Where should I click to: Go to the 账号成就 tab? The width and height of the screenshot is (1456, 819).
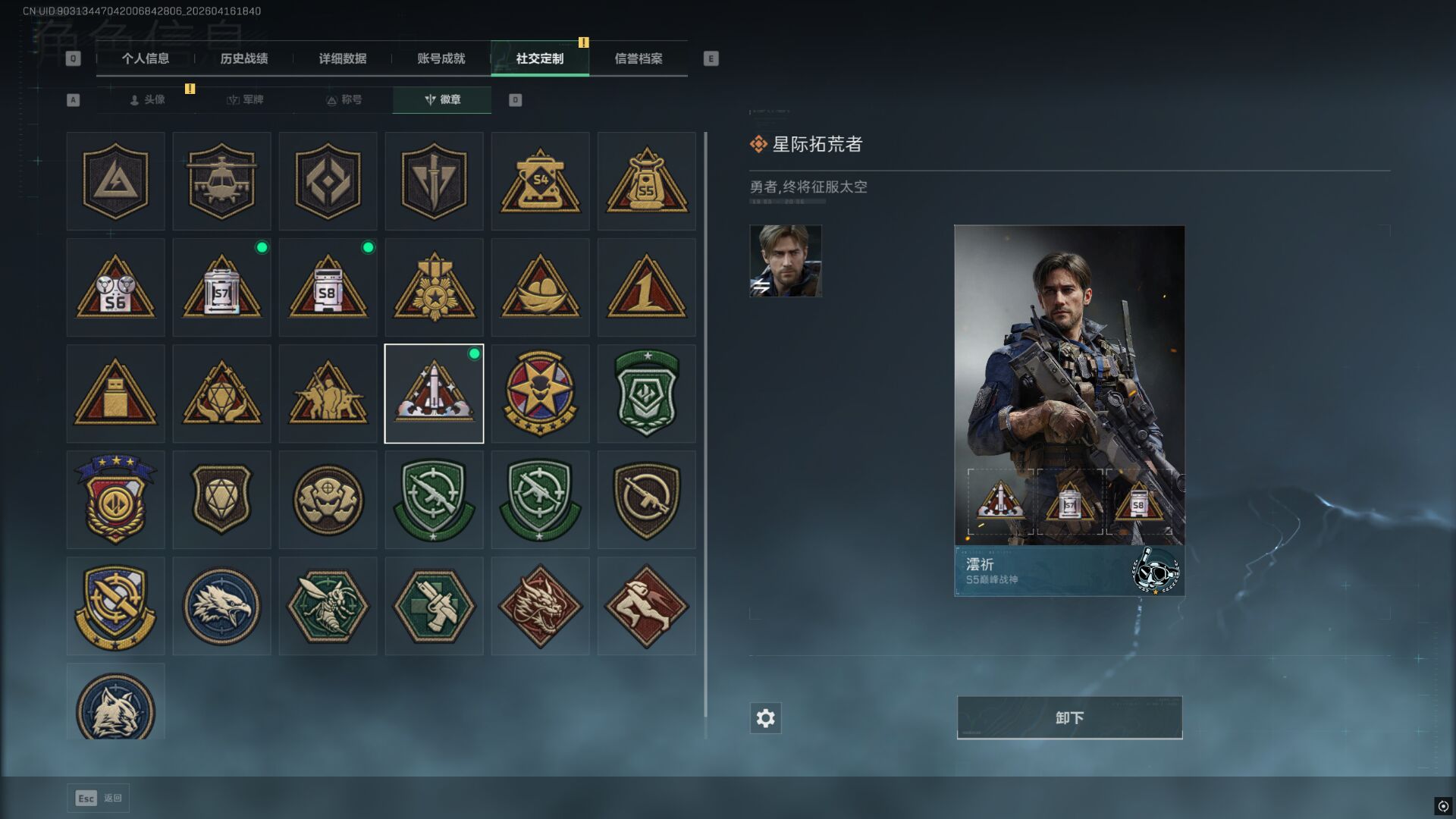[x=441, y=58]
